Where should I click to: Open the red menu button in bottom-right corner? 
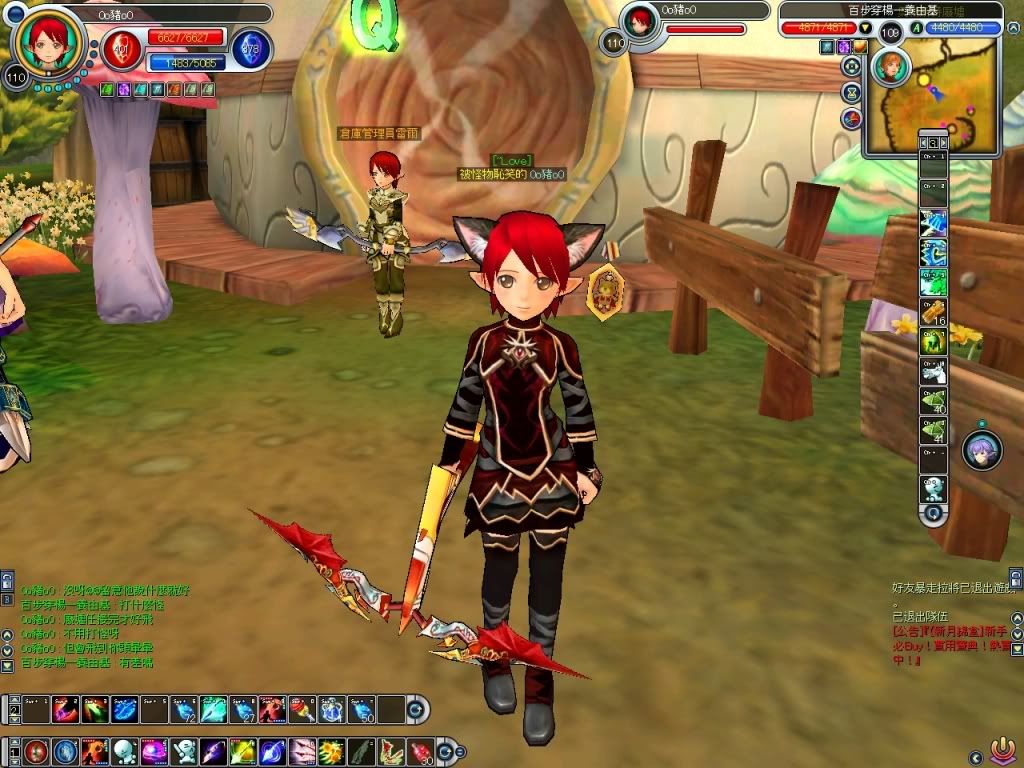(x=1002, y=748)
